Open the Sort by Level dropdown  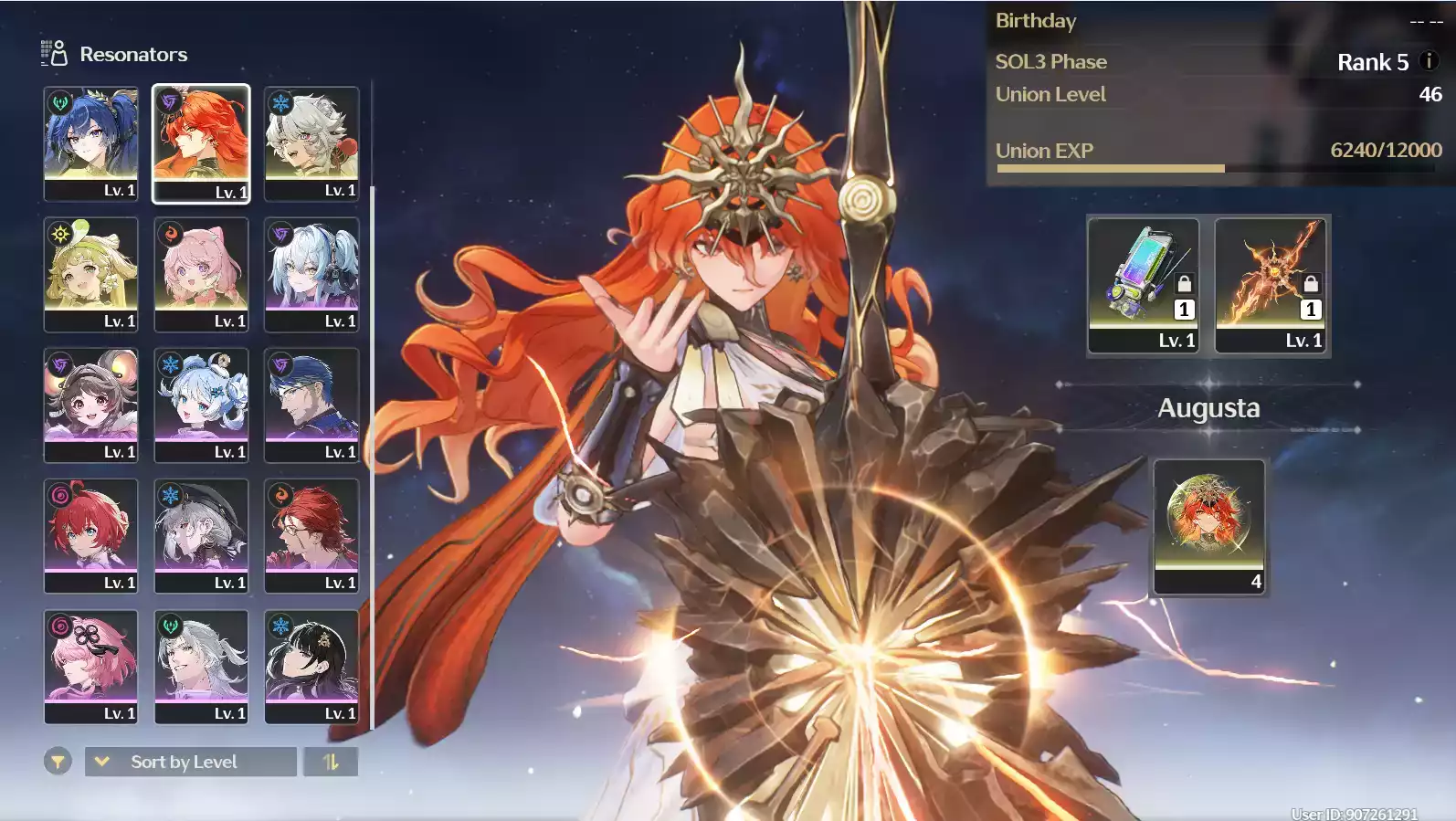click(191, 762)
